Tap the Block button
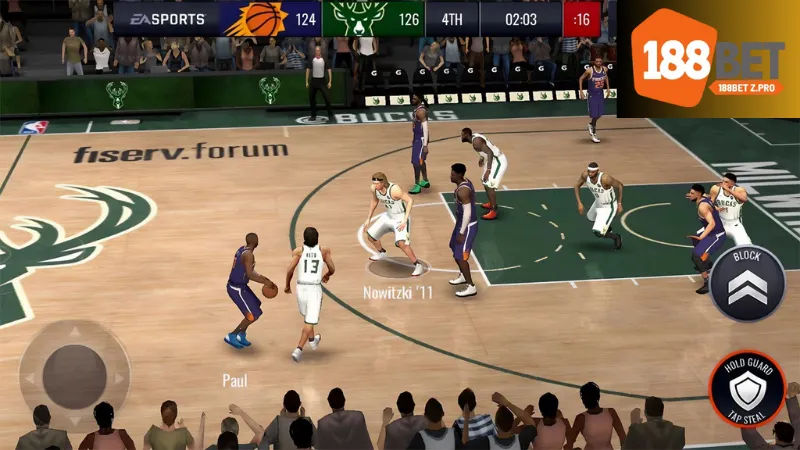 747,284
